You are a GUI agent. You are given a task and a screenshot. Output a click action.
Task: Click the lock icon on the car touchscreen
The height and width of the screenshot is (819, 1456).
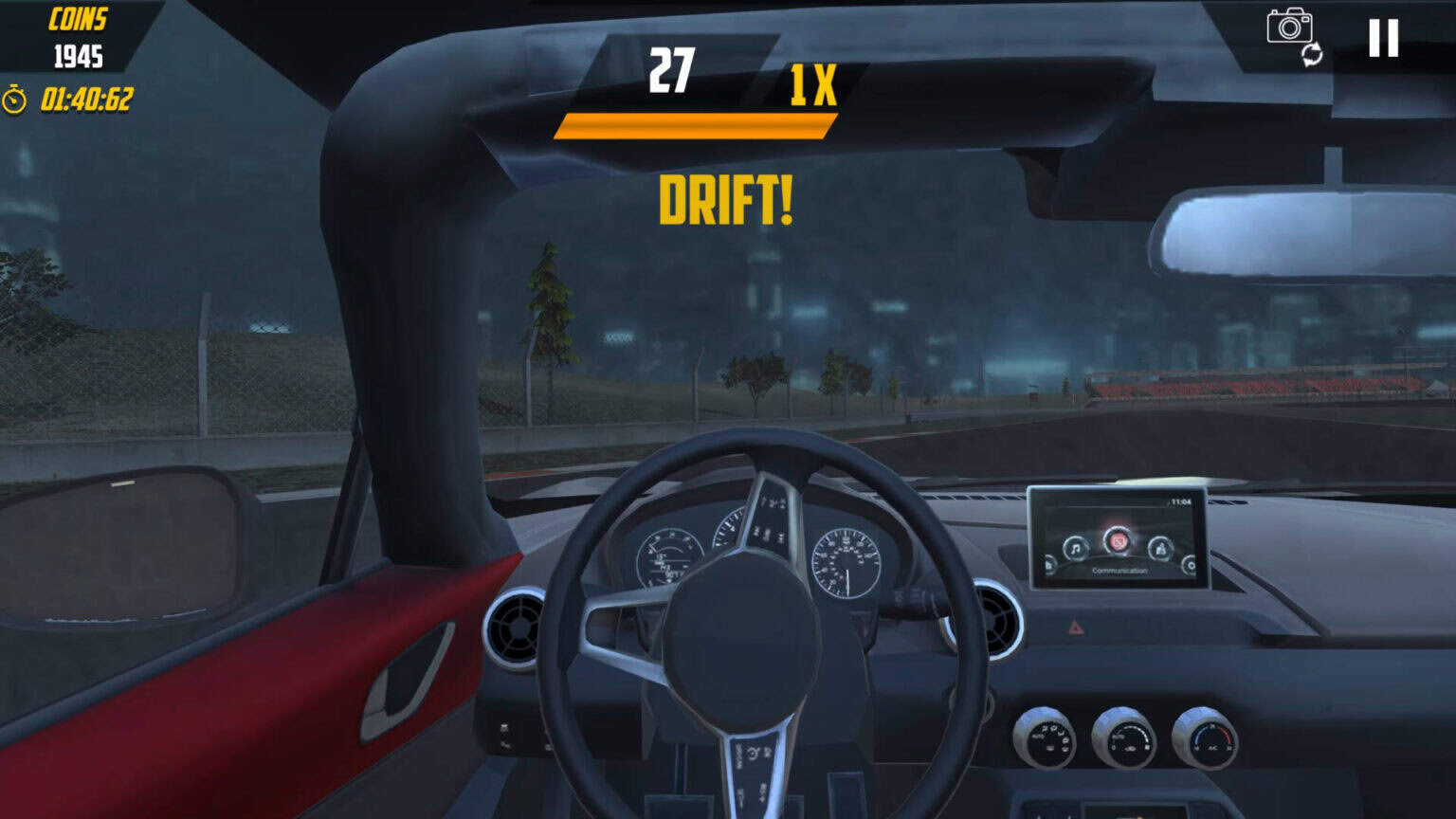pyautogui.click(x=1160, y=547)
